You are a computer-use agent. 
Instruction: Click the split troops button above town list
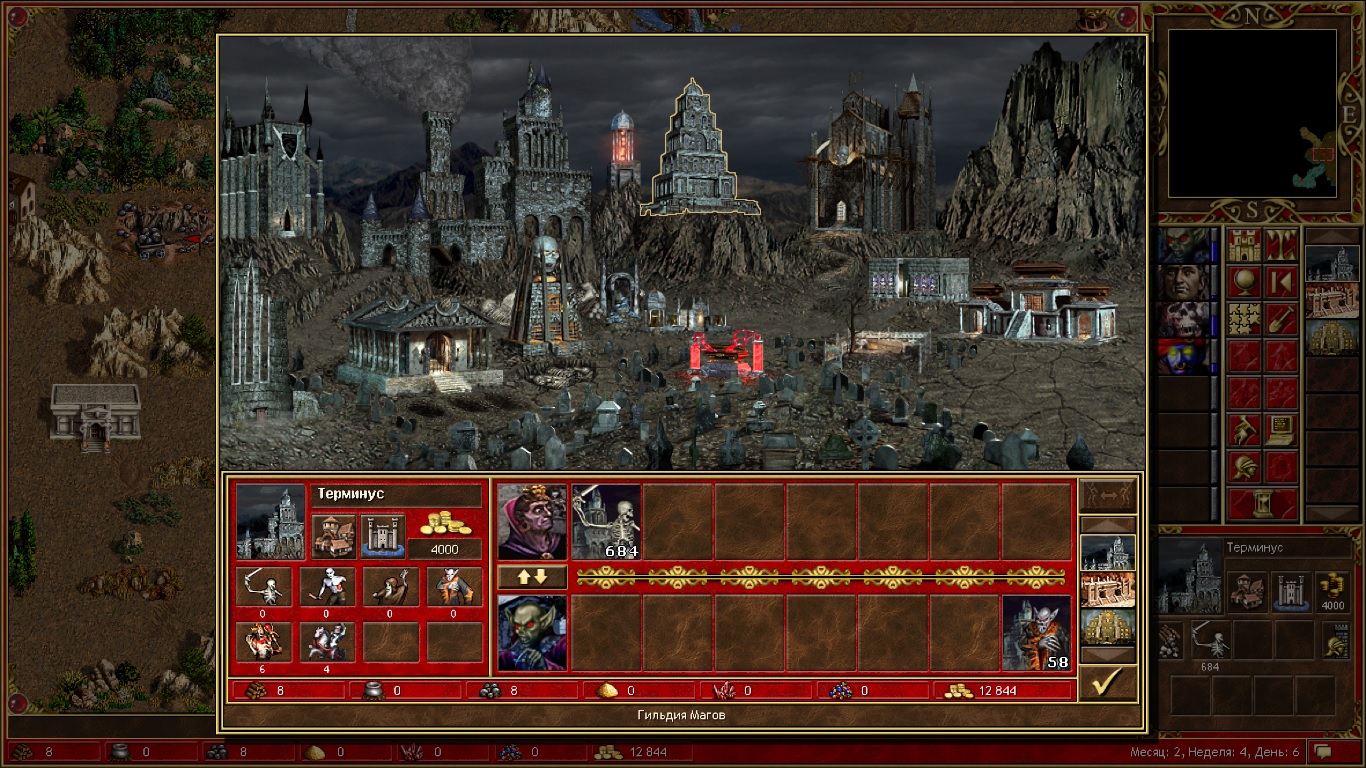click(1108, 495)
